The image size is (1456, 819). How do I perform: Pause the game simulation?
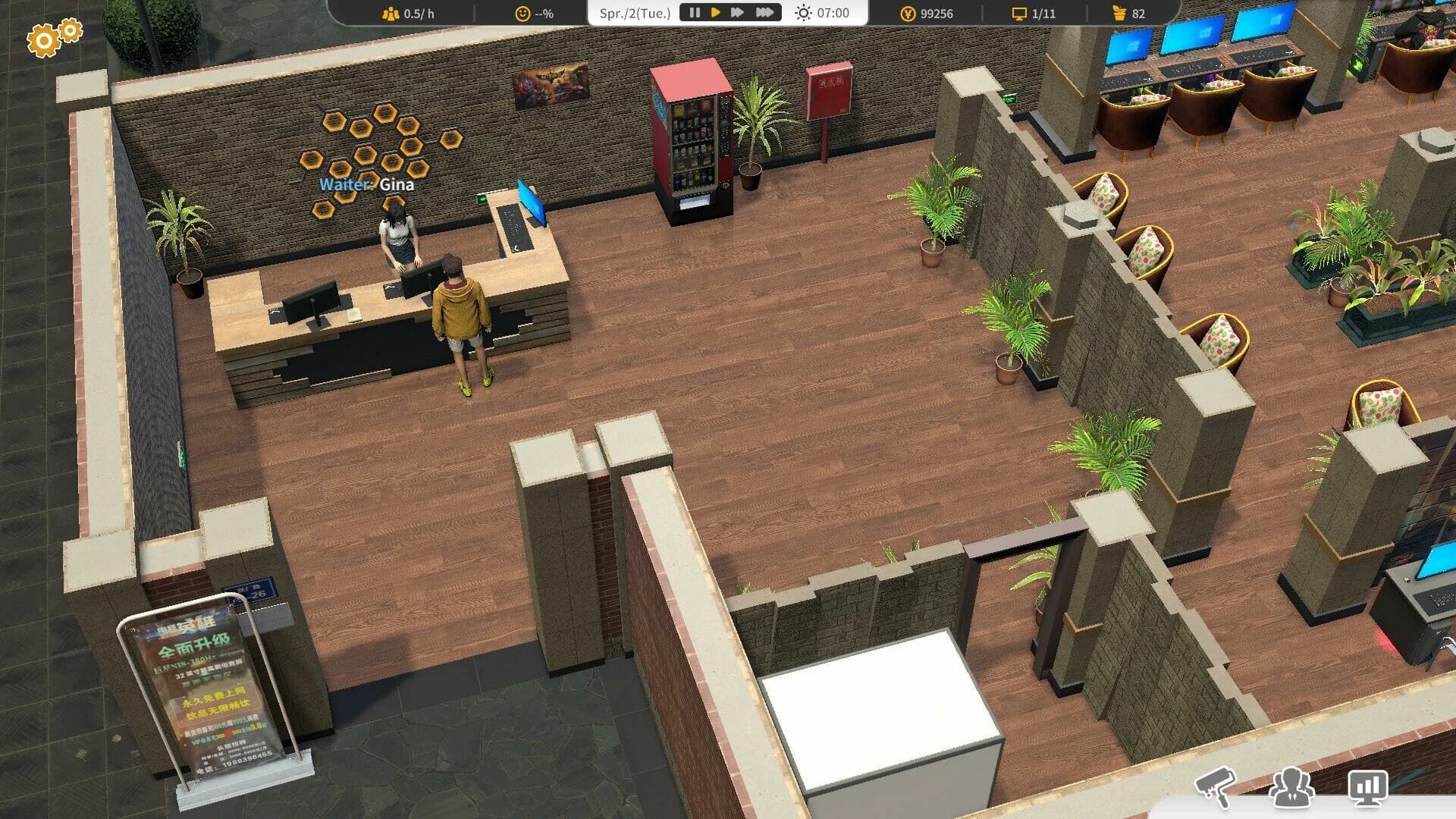coord(694,12)
